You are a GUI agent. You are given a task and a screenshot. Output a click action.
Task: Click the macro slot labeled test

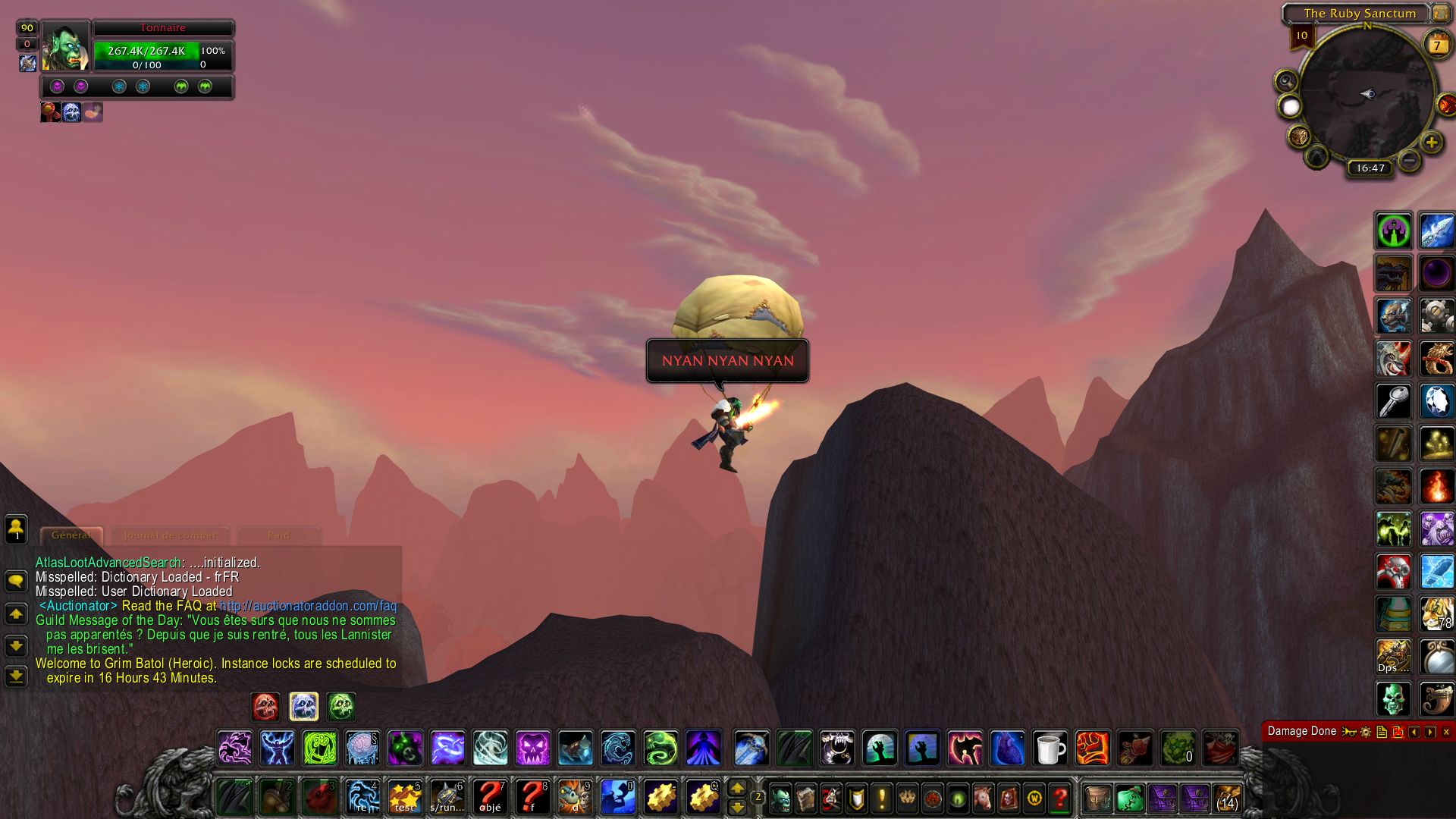click(405, 798)
